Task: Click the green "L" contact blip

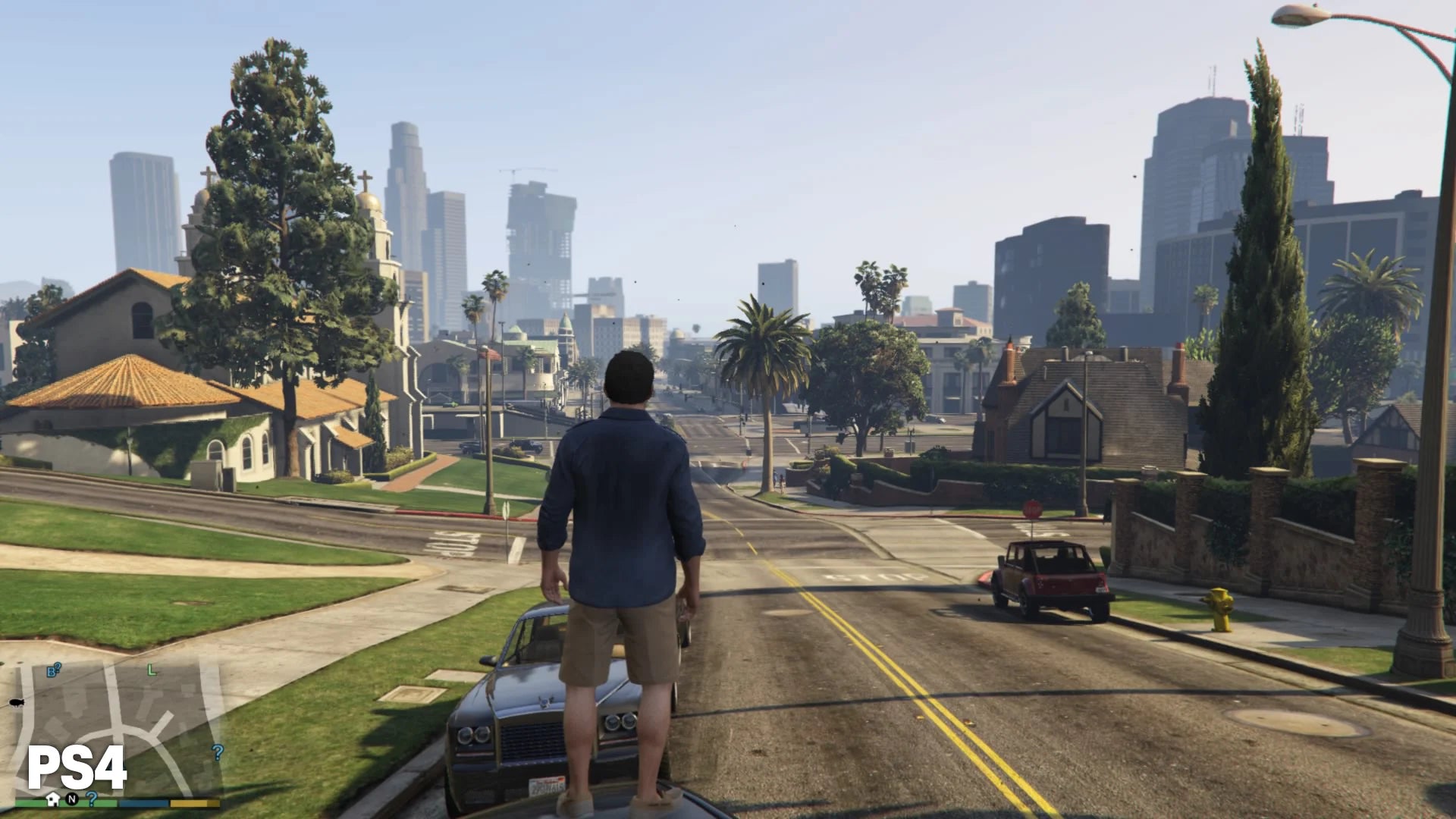Action: (151, 671)
